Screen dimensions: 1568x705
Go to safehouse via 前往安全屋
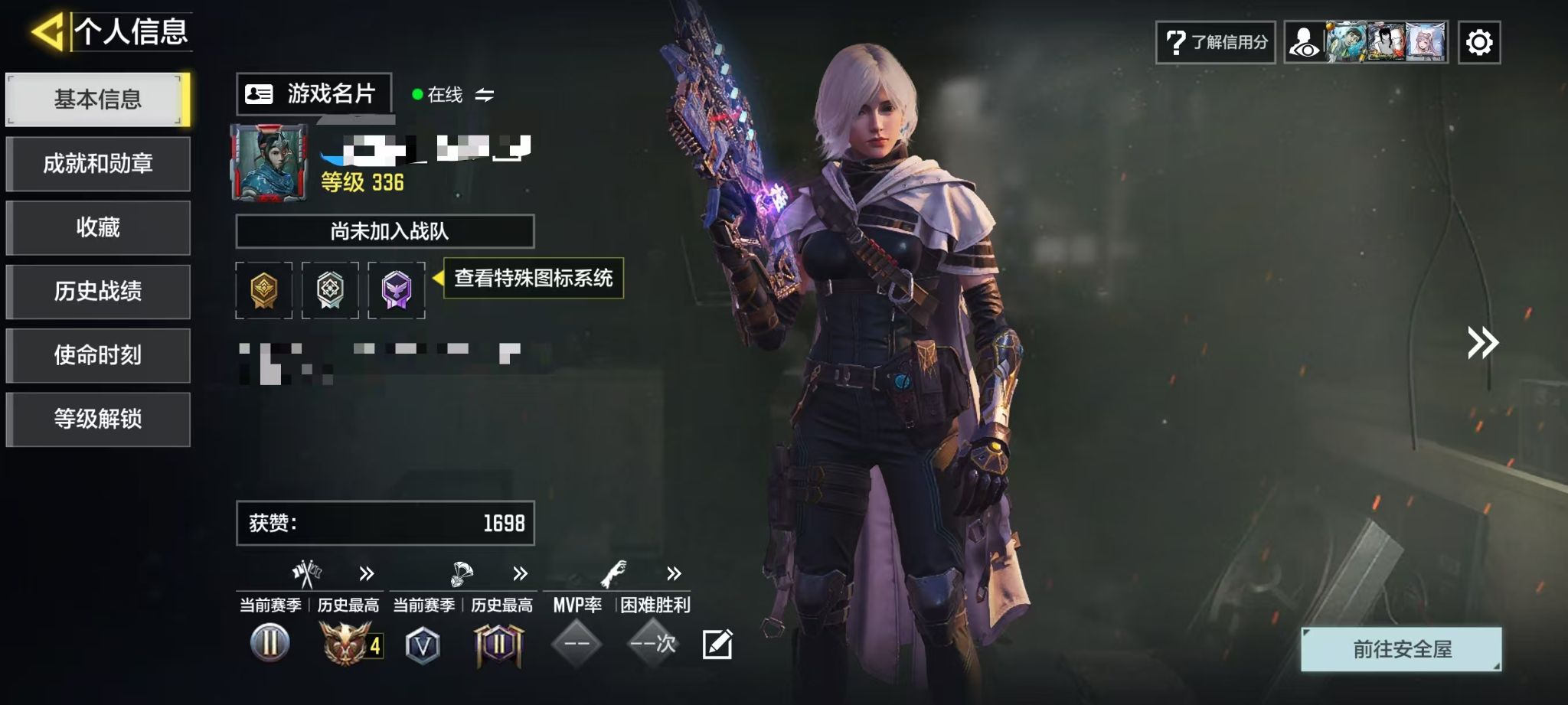tap(1401, 649)
